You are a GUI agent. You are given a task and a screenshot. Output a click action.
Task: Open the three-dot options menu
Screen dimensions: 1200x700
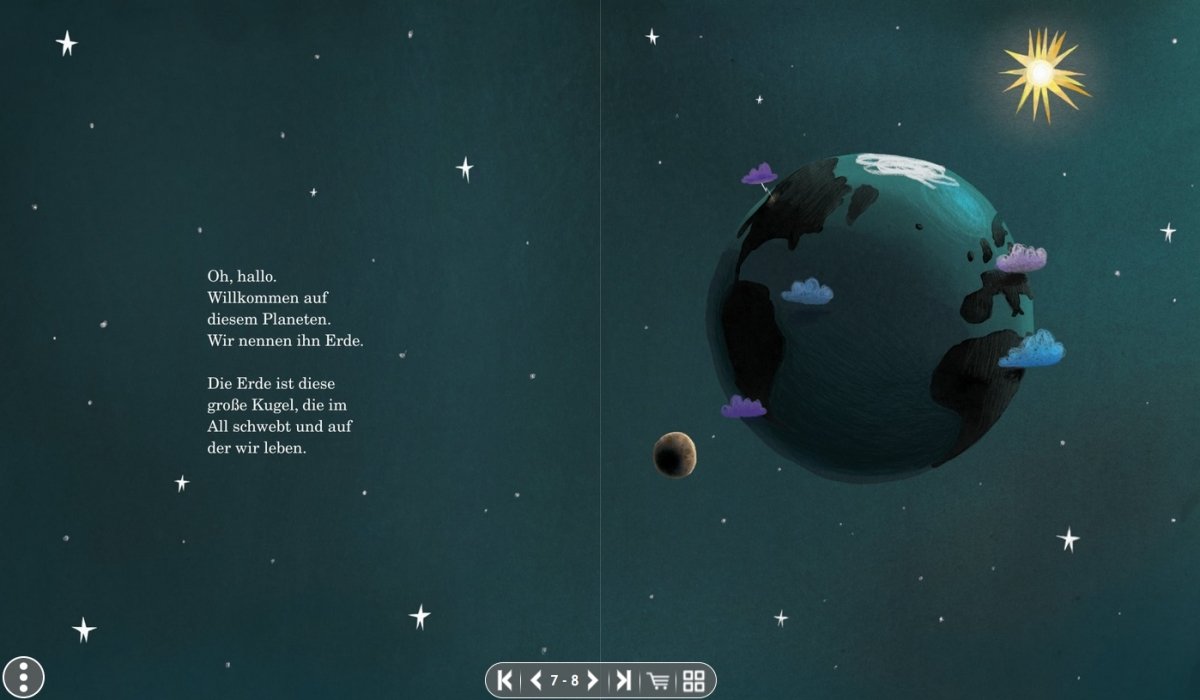(x=24, y=677)
